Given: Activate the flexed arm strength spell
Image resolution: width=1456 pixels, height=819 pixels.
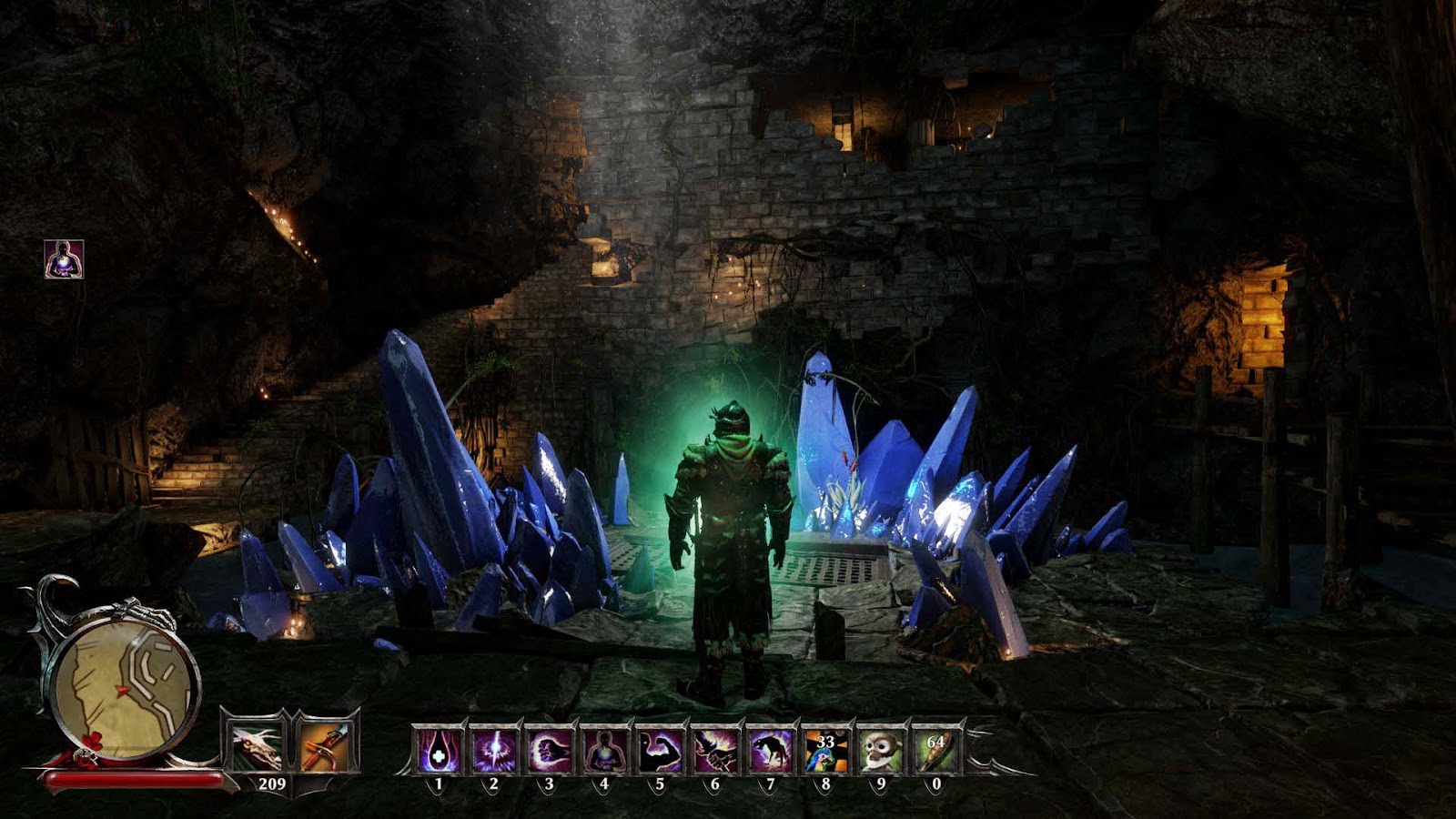Looking at the screenshot, I should coord(660,751).
